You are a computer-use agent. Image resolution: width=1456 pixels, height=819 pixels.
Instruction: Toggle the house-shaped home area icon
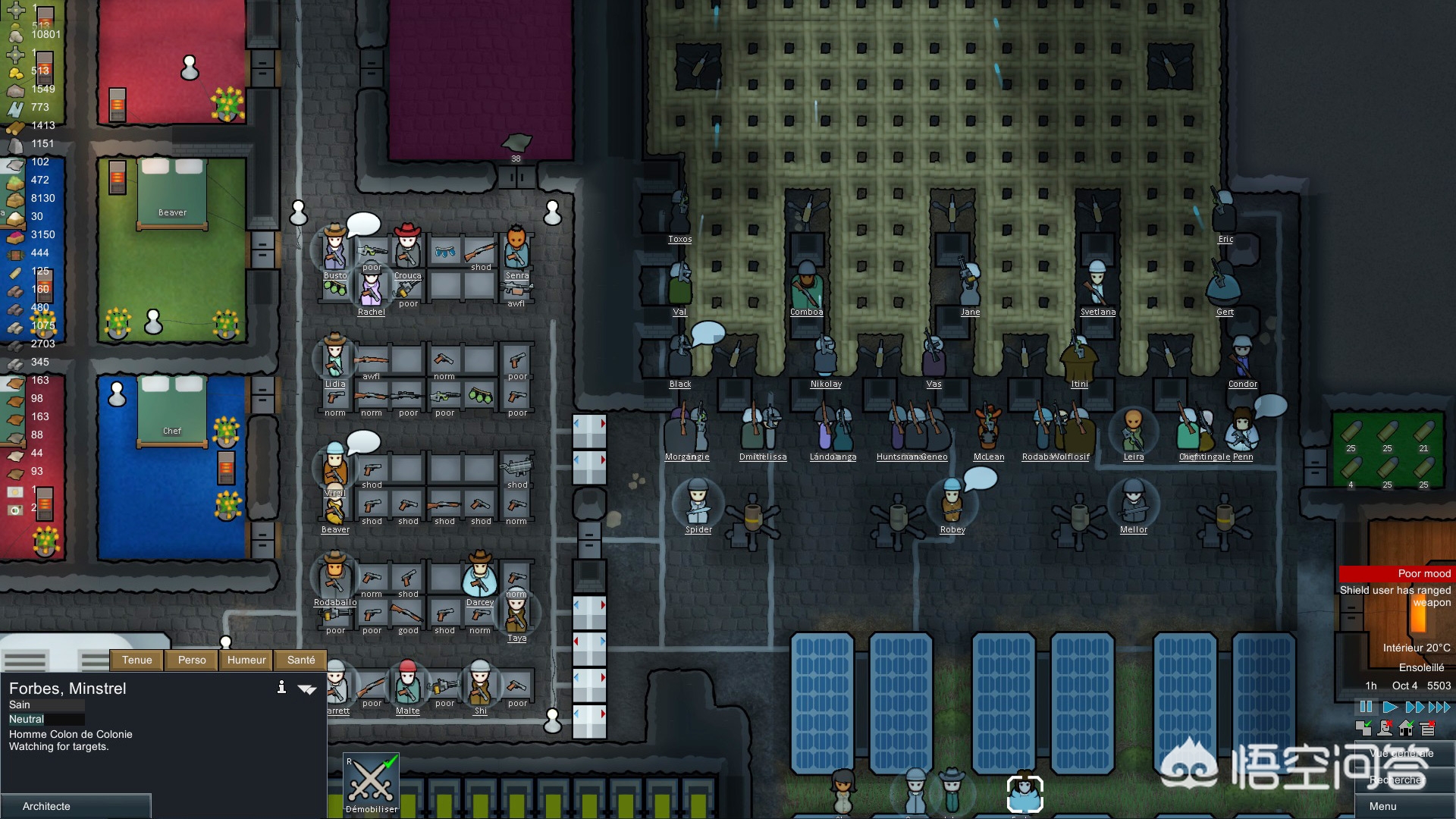point(1406,729)
